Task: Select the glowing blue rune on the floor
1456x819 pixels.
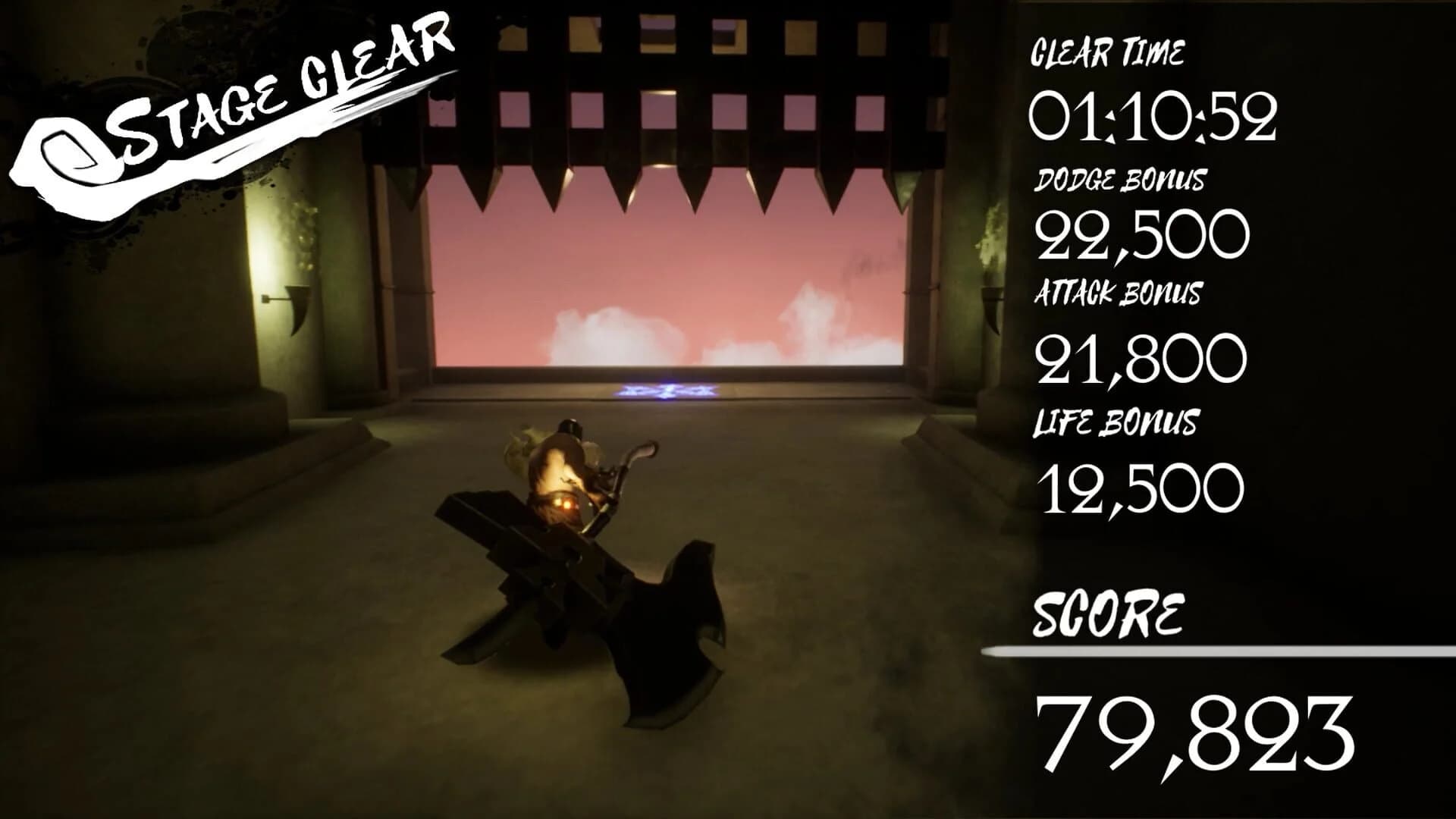Action: click(667, 391)
